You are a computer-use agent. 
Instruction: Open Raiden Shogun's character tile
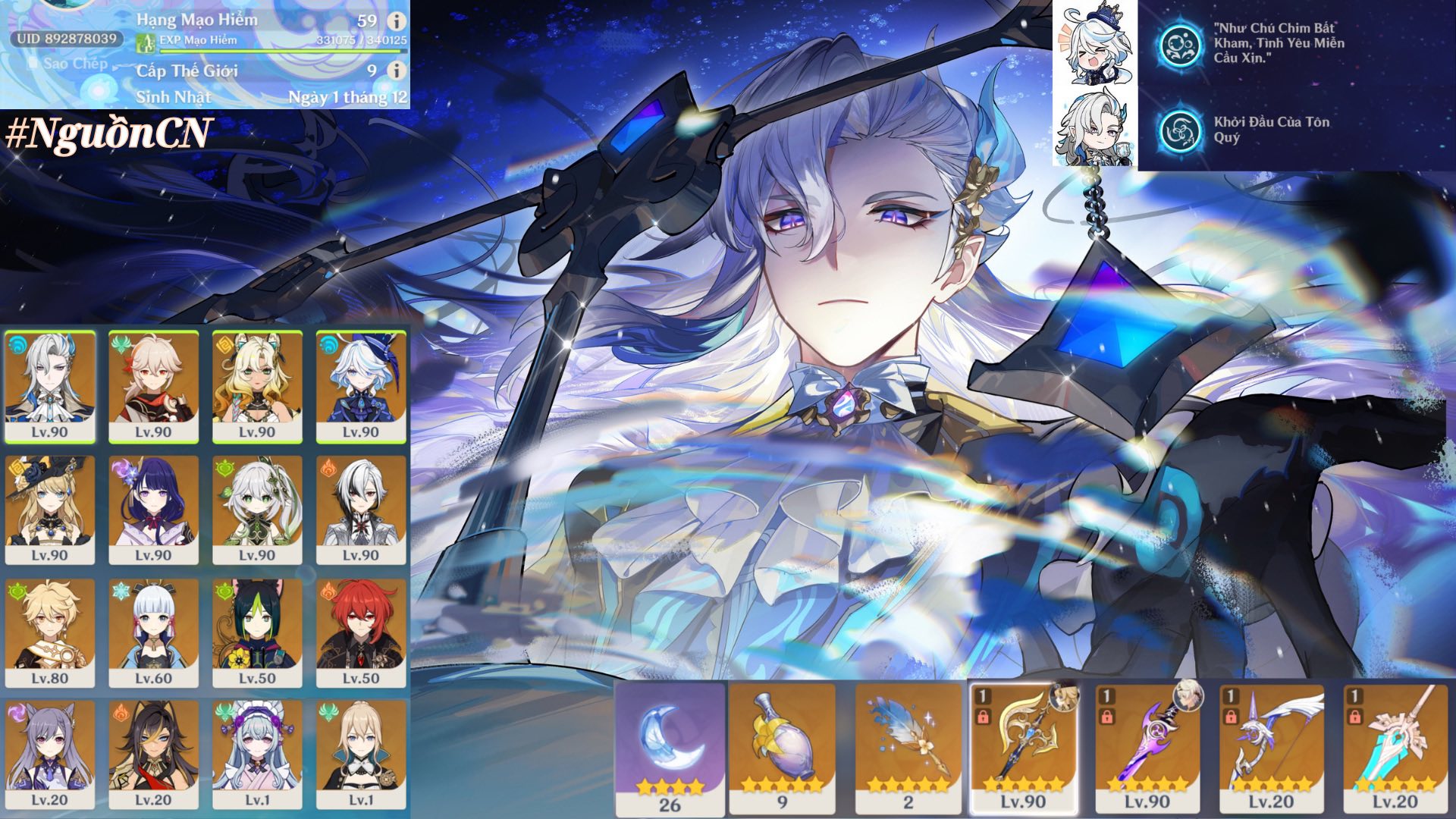click(153, 508)
